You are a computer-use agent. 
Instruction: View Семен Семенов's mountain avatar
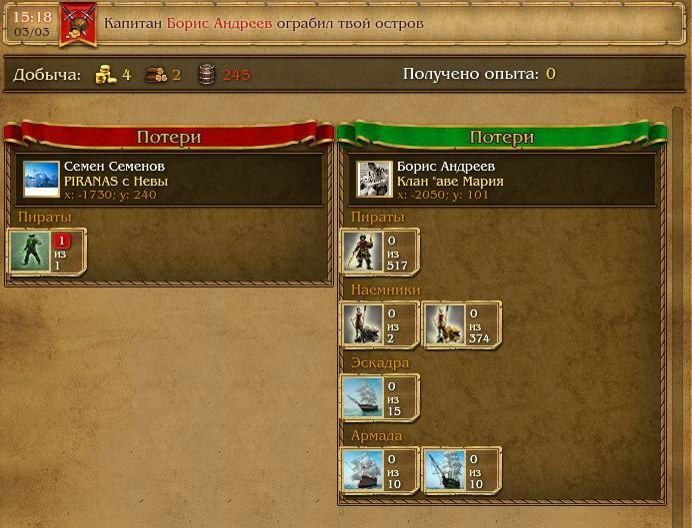click(x=41, y=180)
